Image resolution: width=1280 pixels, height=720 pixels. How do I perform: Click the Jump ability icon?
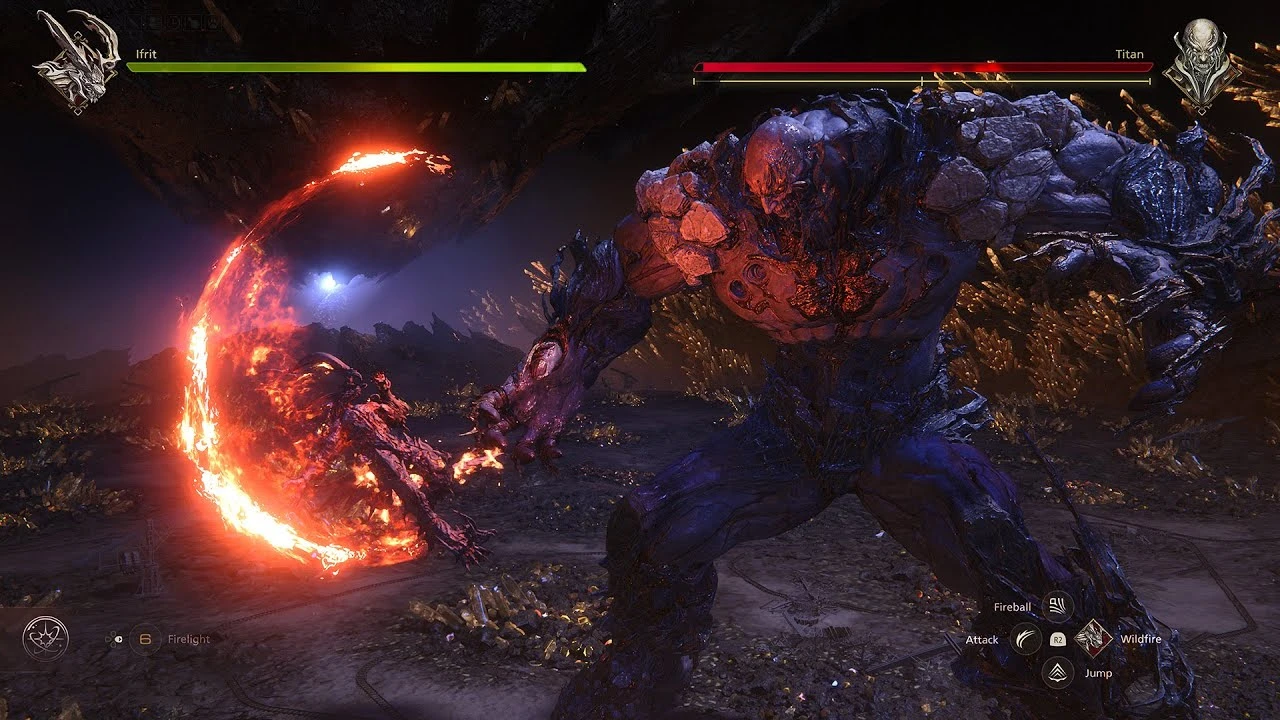pyautogui.click(x=1057, y=673)
